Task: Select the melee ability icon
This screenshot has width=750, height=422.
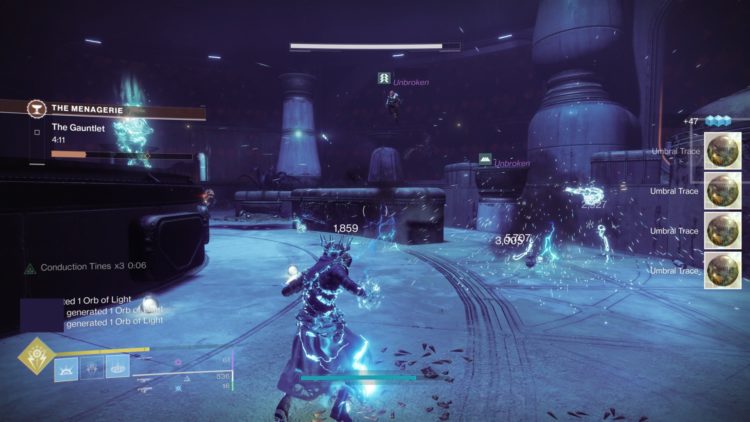Action: [92, 367]
